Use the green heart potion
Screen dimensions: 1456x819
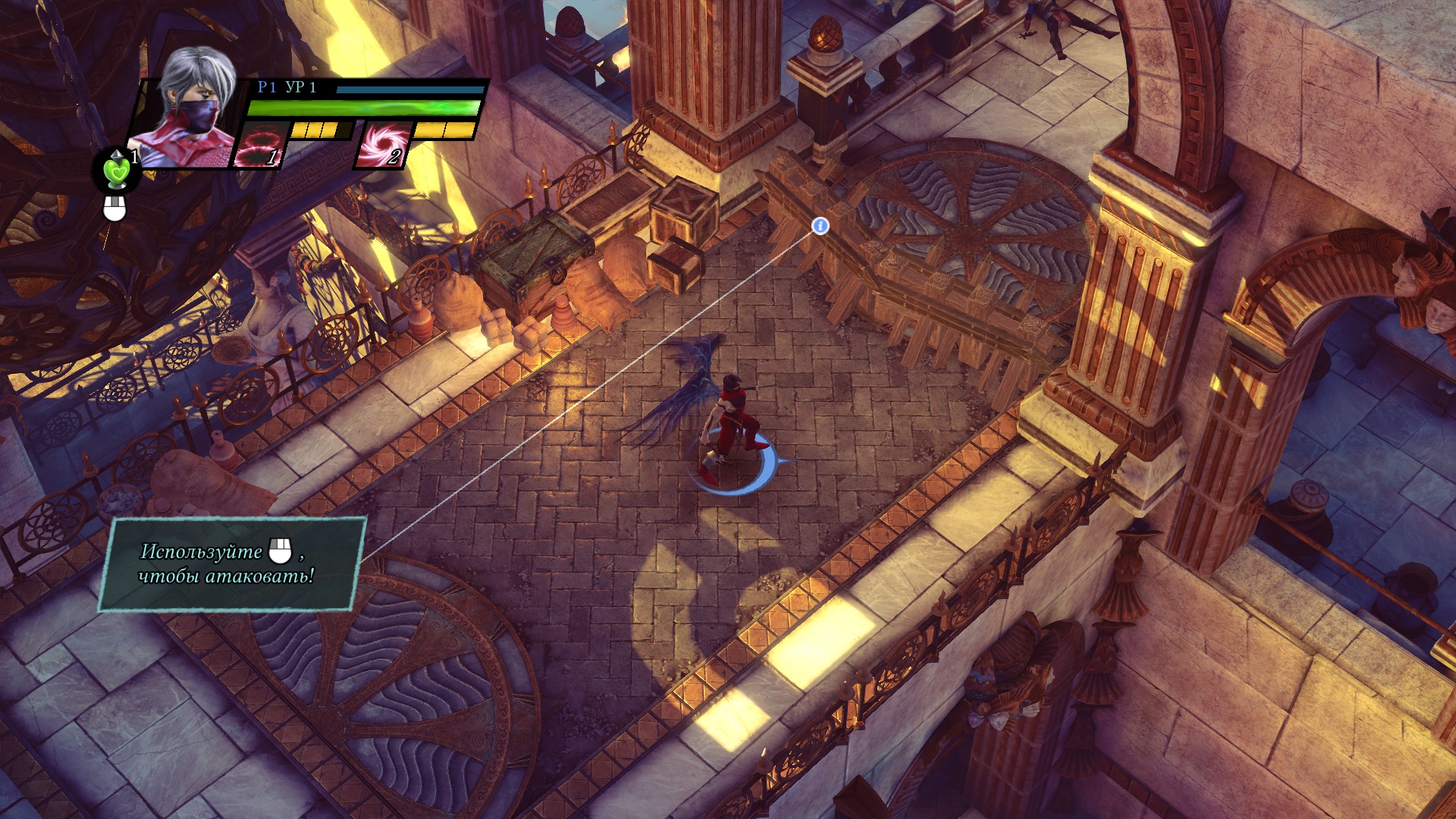tap(117, 171)
